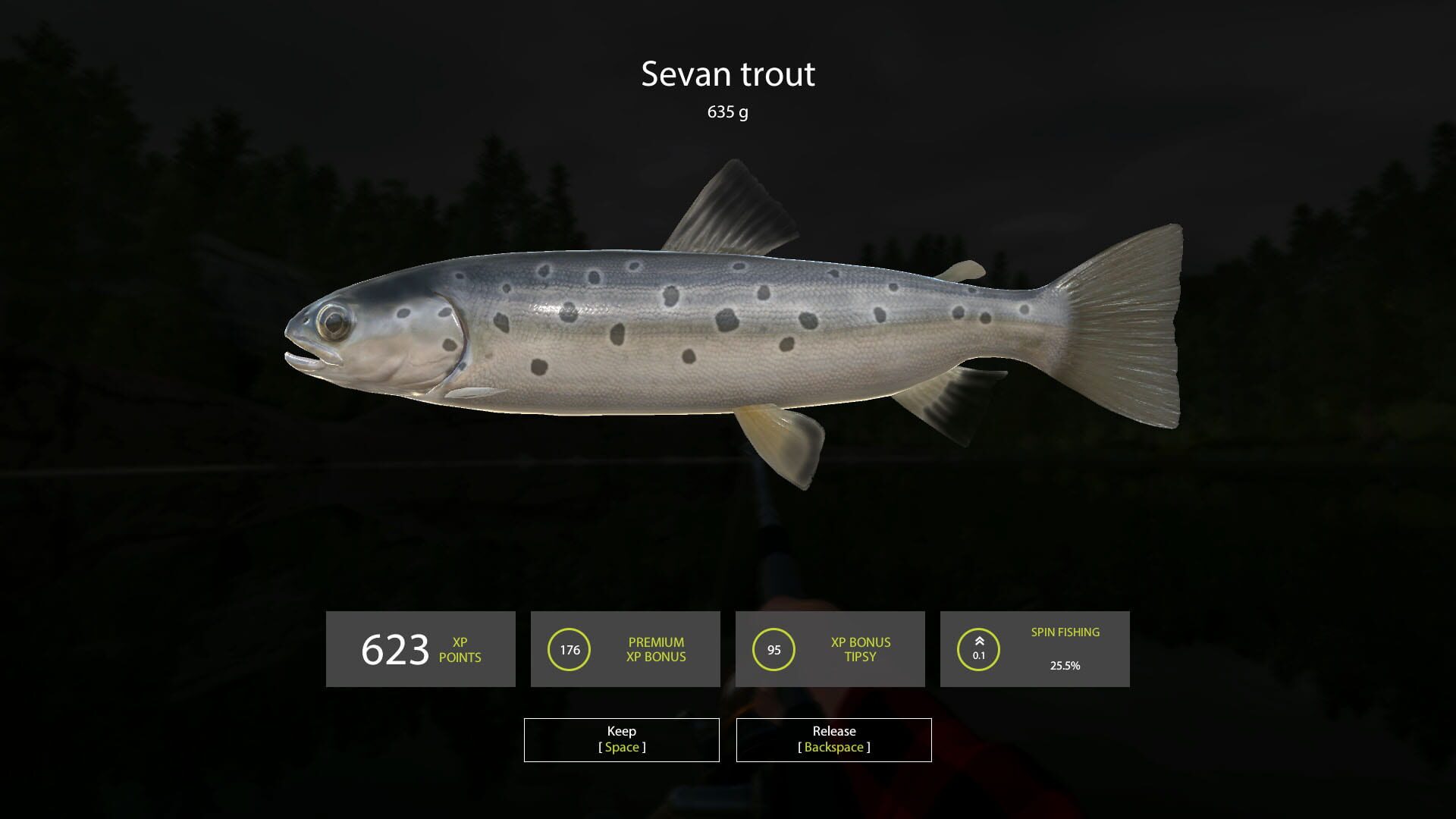The width and height of the screenshot is (1456, 819).
Task: Open the Premium XP Bonus panel
Action: [625, 649]
